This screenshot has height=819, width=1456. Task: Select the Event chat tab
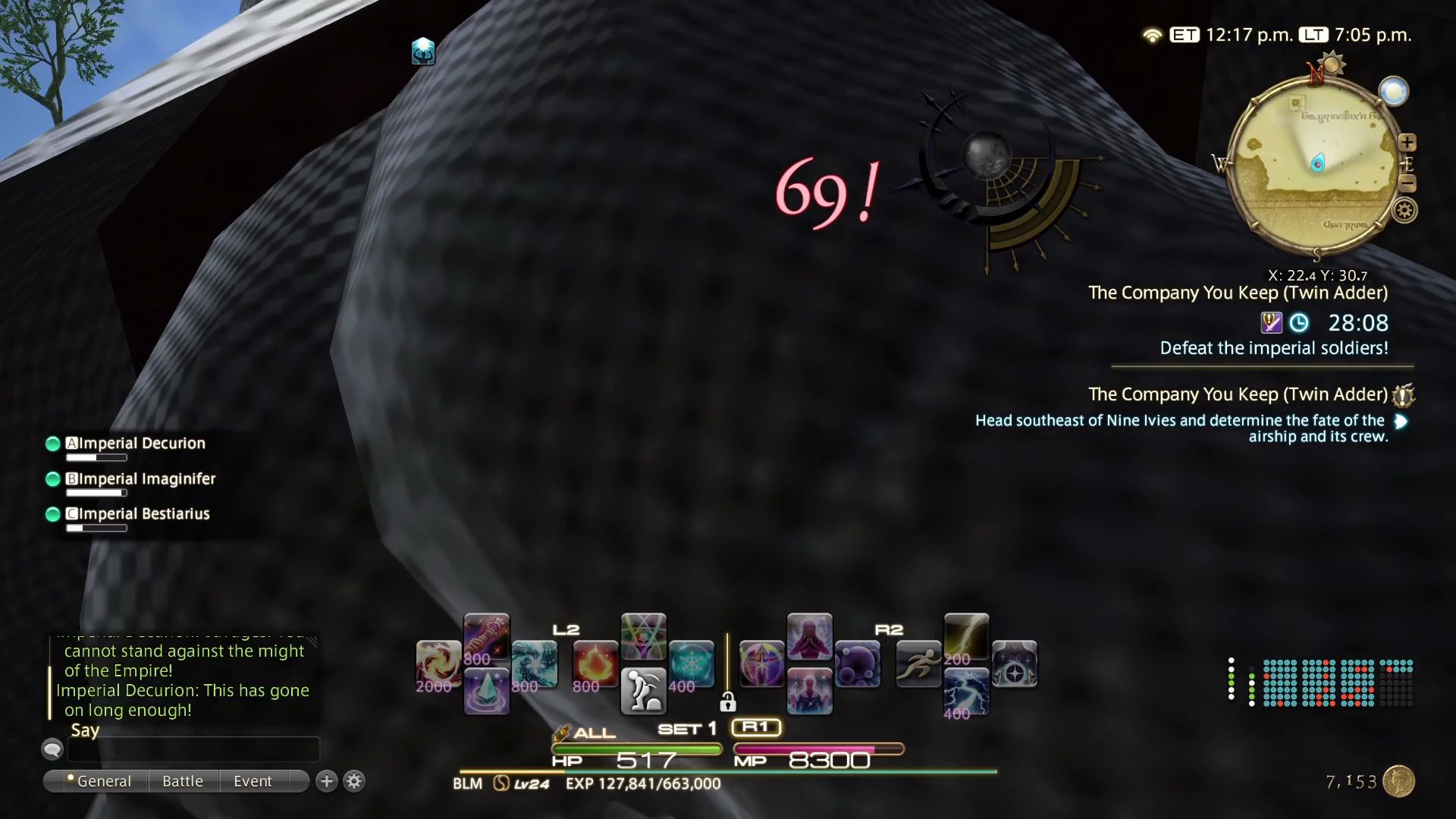pos(253,781)
